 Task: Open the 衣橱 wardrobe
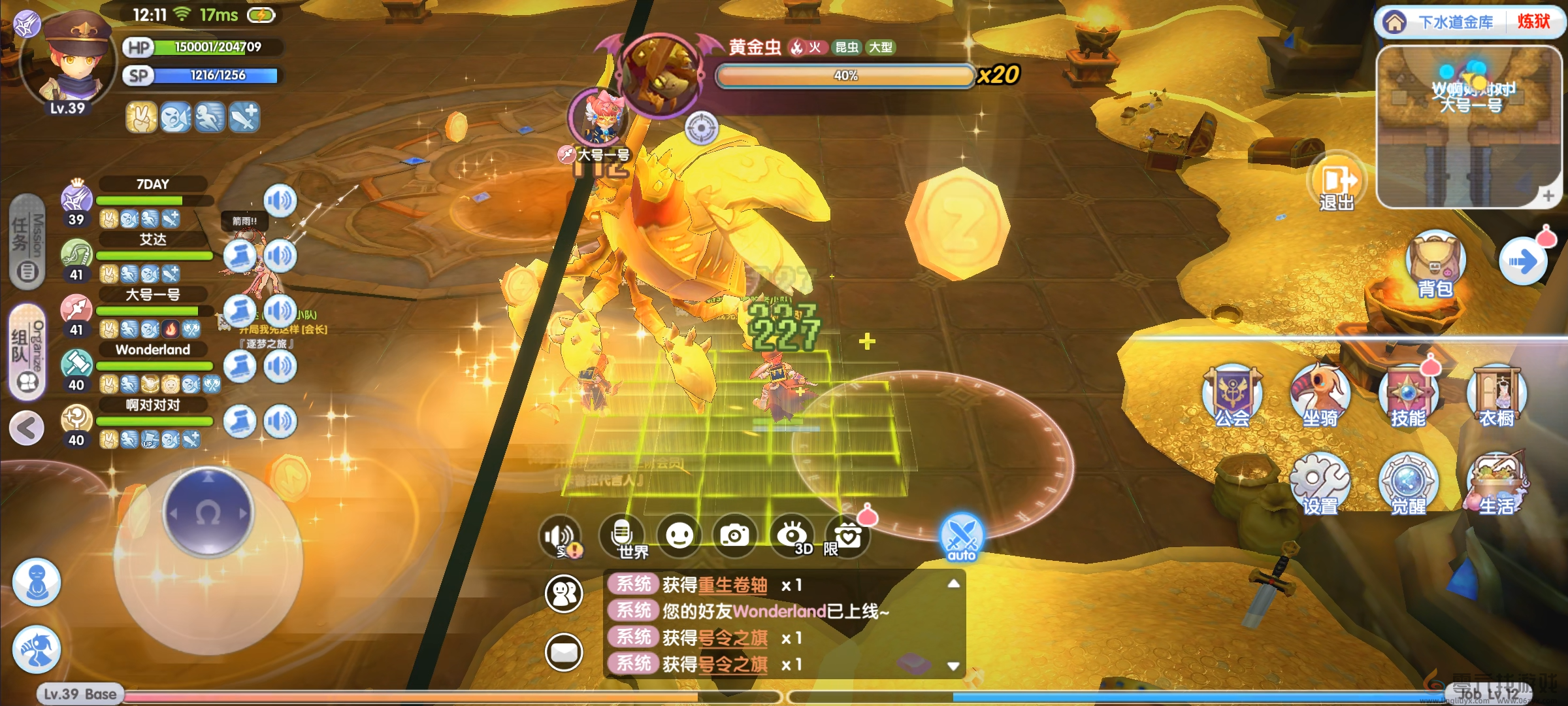tap(1496, 395)
